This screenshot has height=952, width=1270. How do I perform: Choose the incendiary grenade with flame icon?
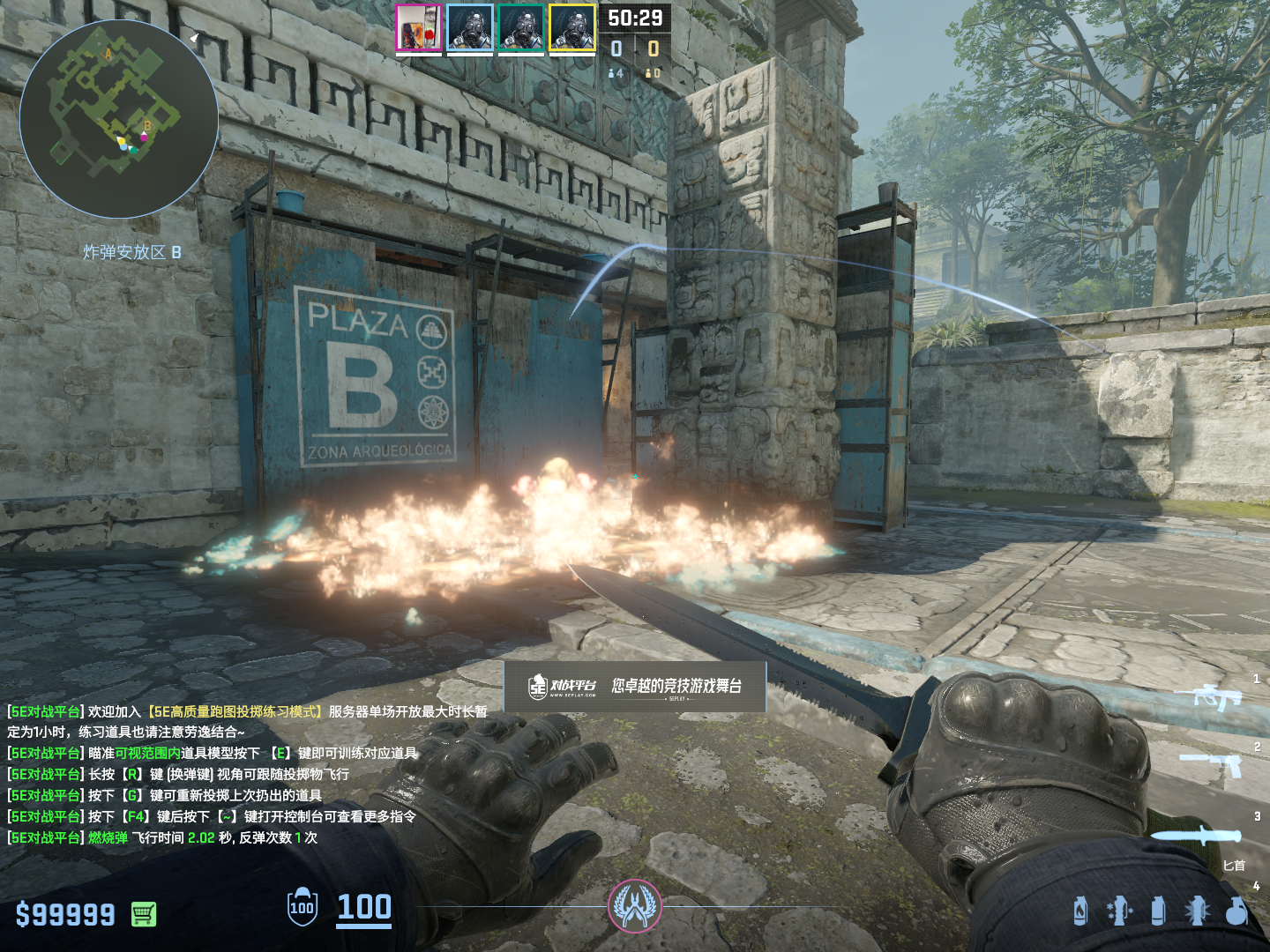1080,911
